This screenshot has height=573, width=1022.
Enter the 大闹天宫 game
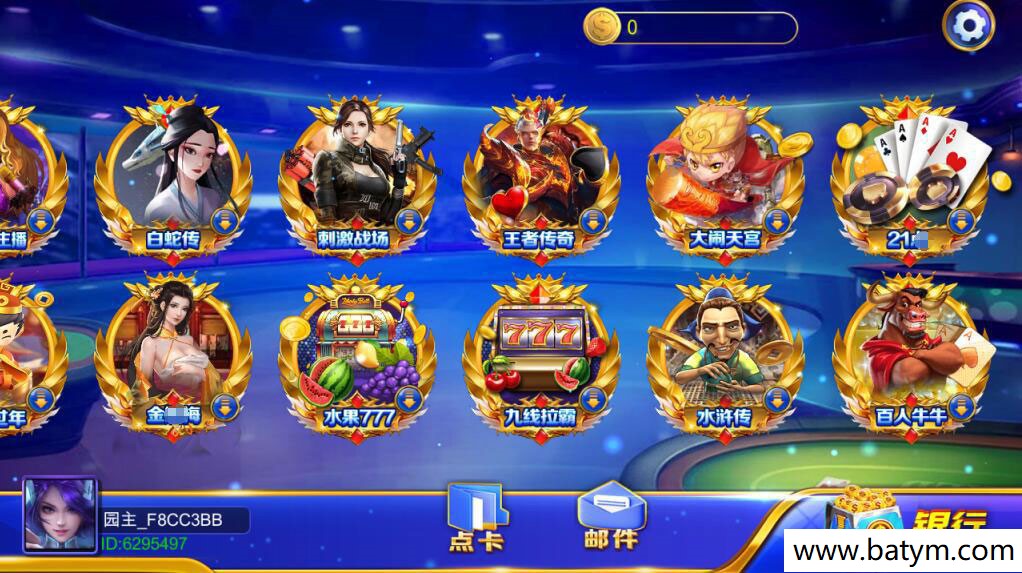click(x=724, y=177)
